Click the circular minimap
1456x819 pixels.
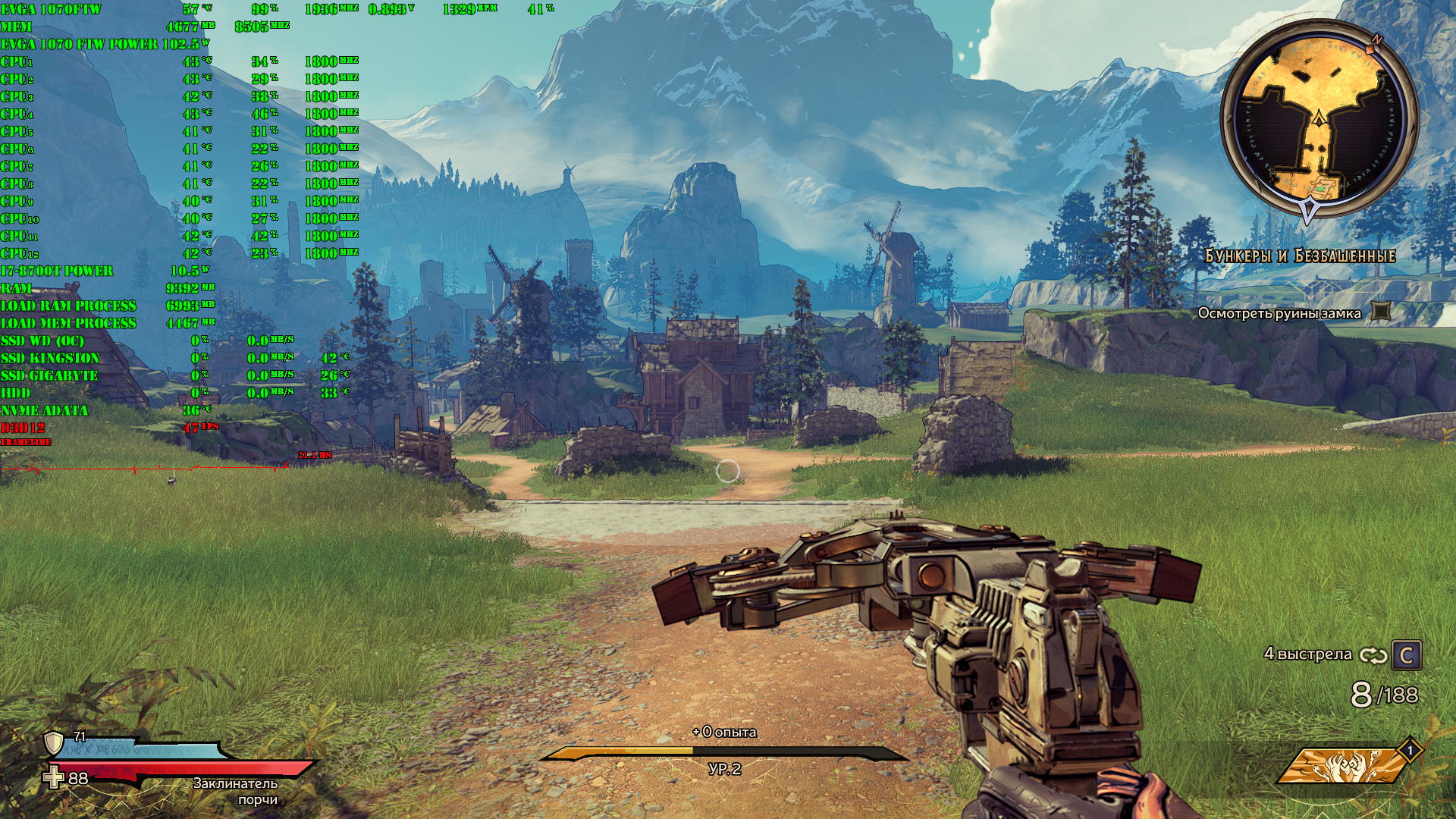tap(1319, 121)
